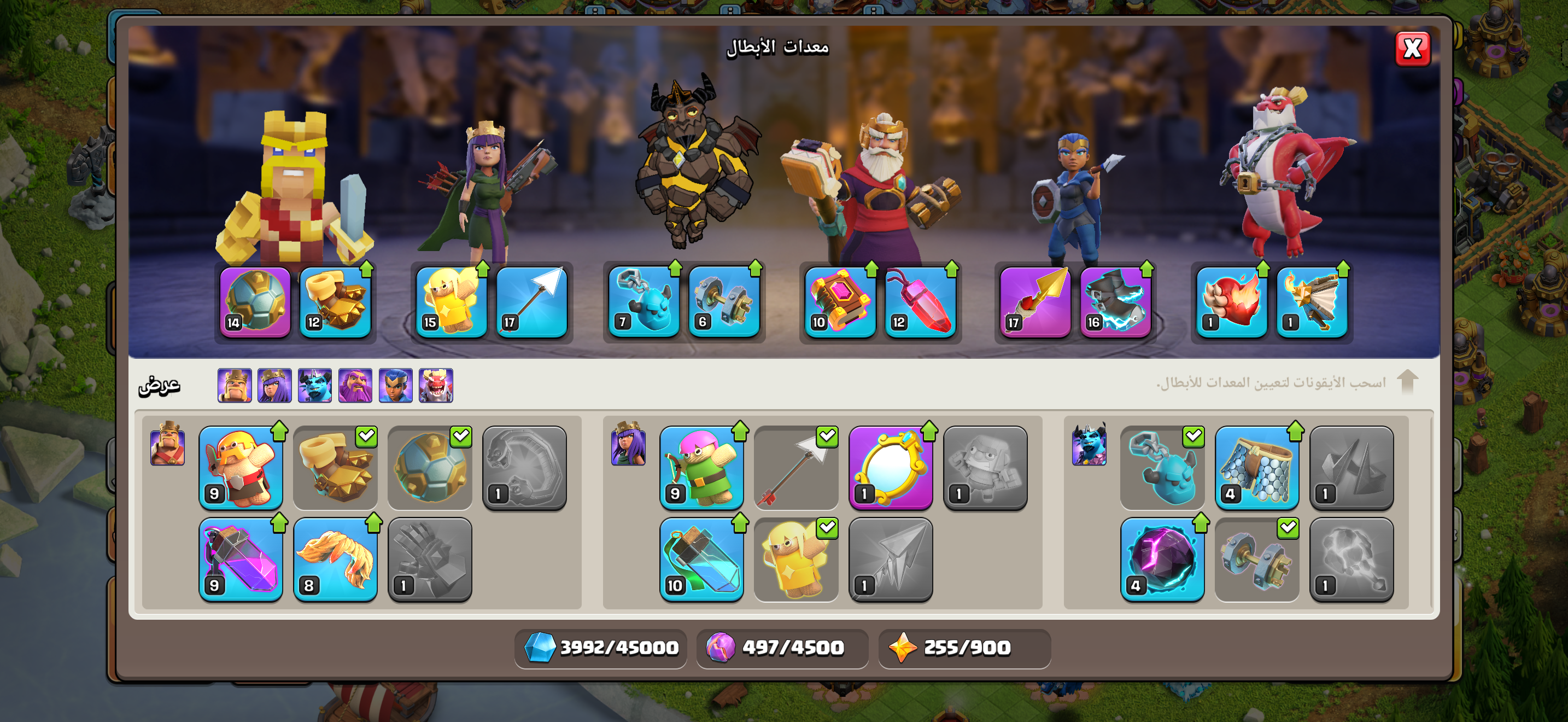This screenshot has width=1568, height=722.
Task: Select the red Dragon Duke filter portrait
Action: coord(436,386)
